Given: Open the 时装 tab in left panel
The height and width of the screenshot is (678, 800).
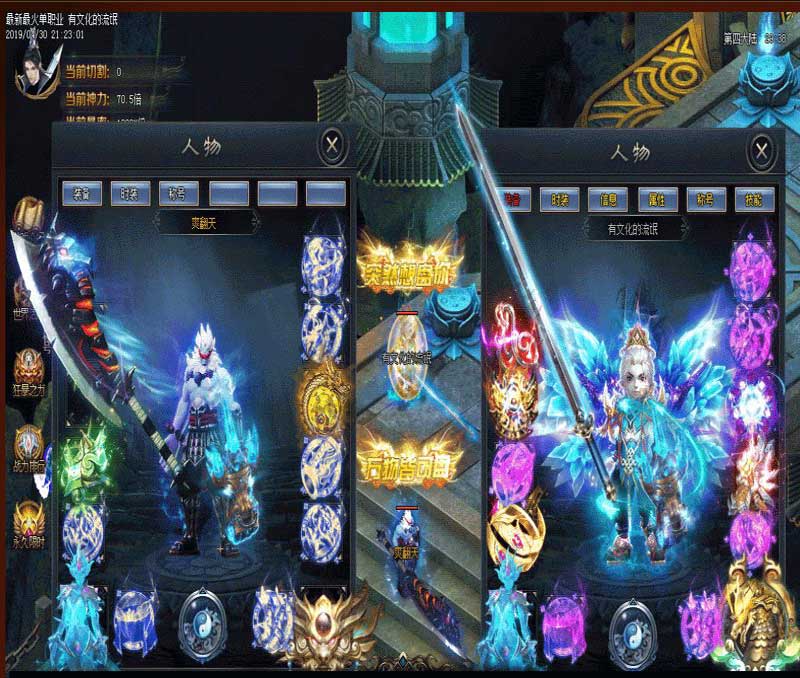Looking at the screenshot, I should tap(130, 192).
